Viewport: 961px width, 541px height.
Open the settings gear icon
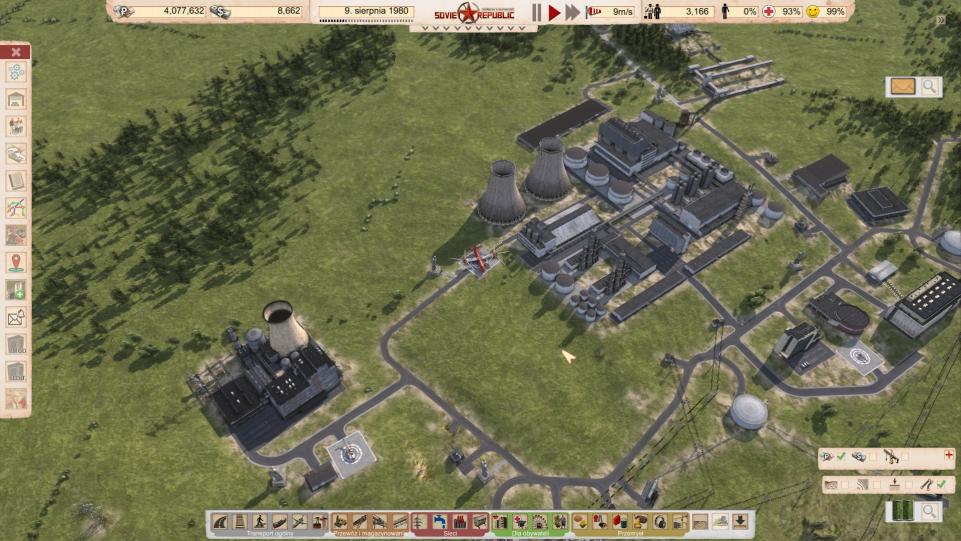pos(16,72)
